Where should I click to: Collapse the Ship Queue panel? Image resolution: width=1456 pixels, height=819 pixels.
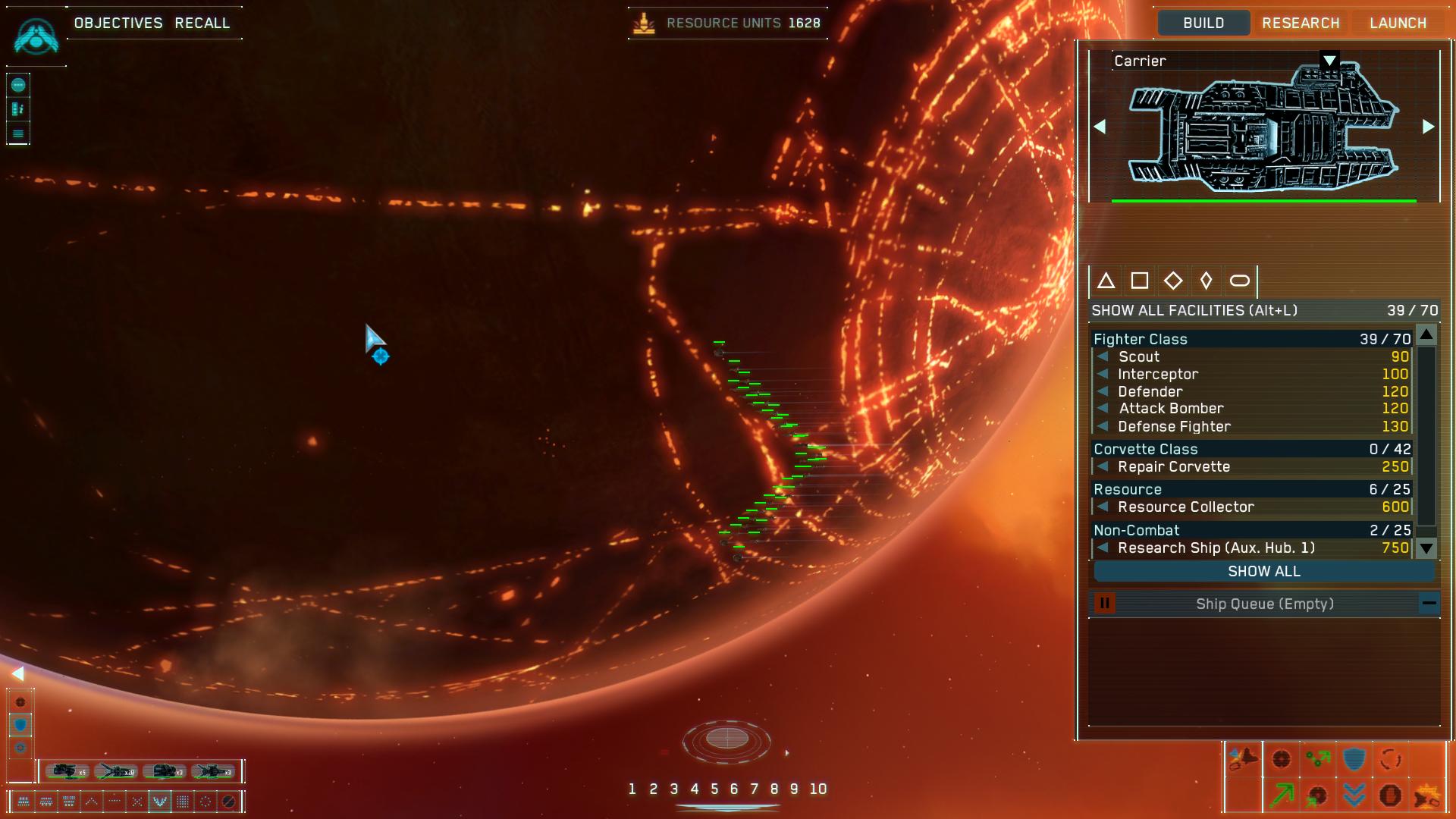point(1429,604)
